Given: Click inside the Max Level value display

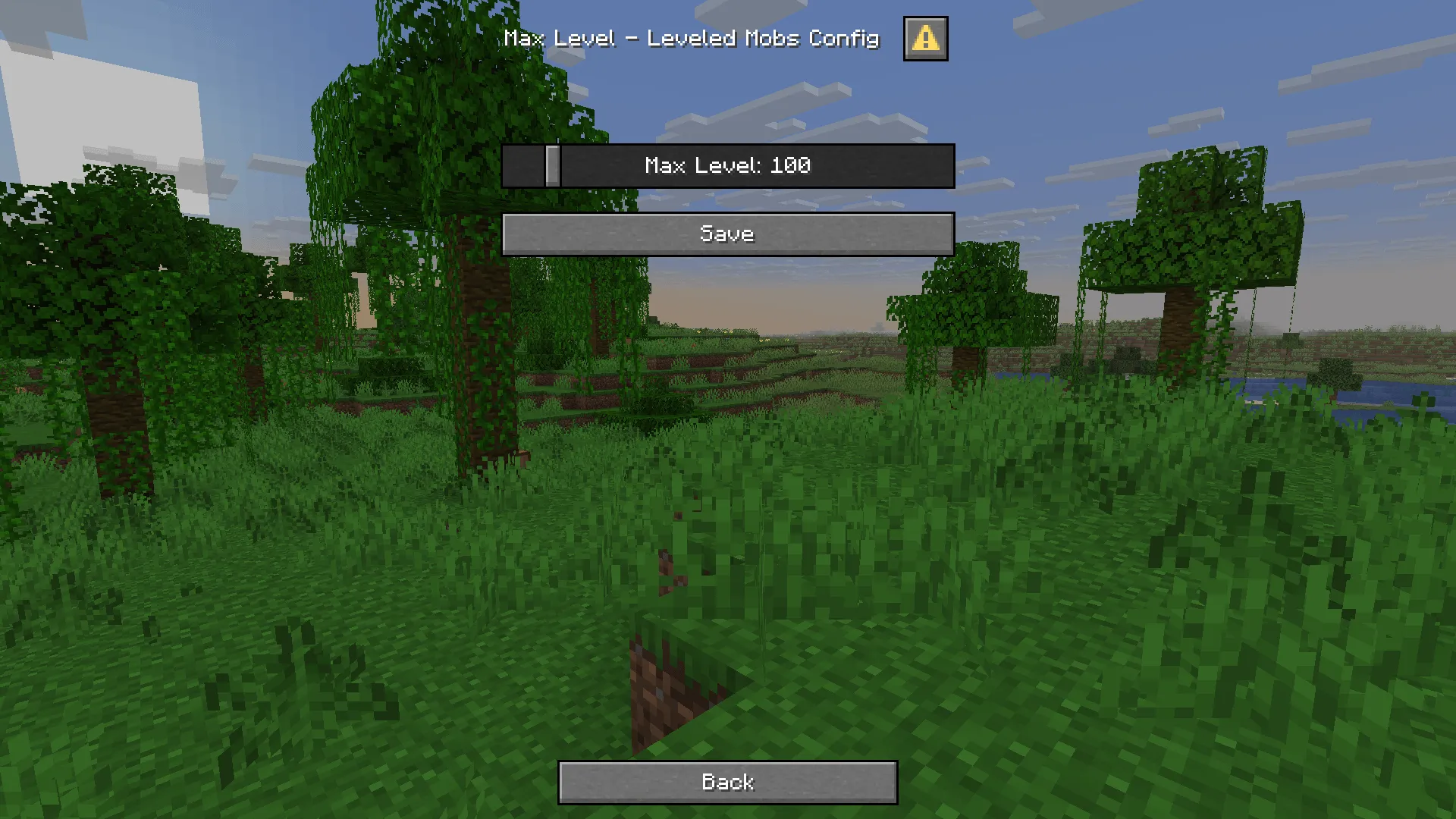Looking at the screenshot, I should pos(726,166).
